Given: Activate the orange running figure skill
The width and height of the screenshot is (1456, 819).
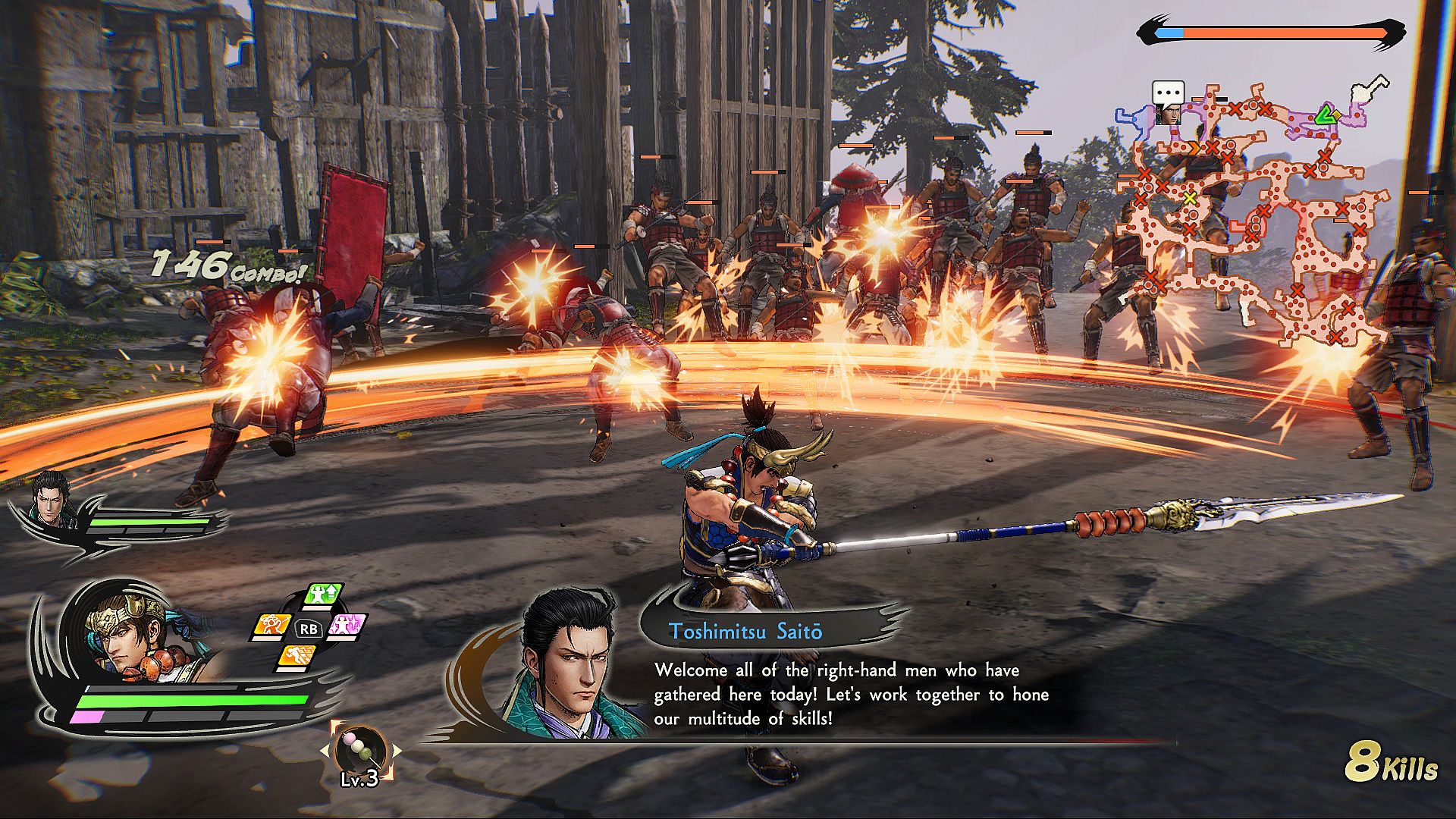Looking at the screenshot, I should pos(296,657).
